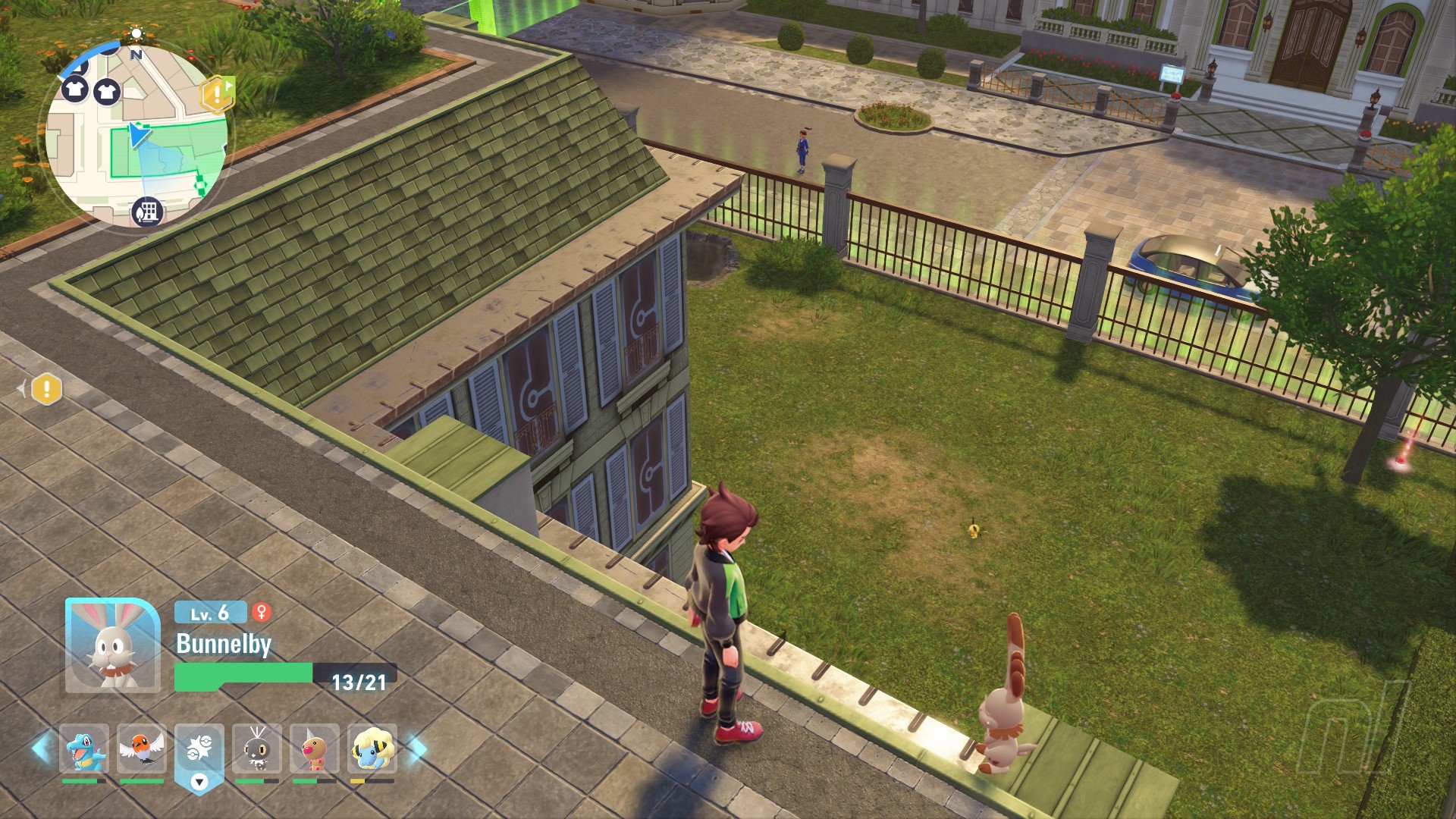Select the building and tree marker on minimap
The height and width of the screenshot is (819, 1456).
tap(147, 211)
